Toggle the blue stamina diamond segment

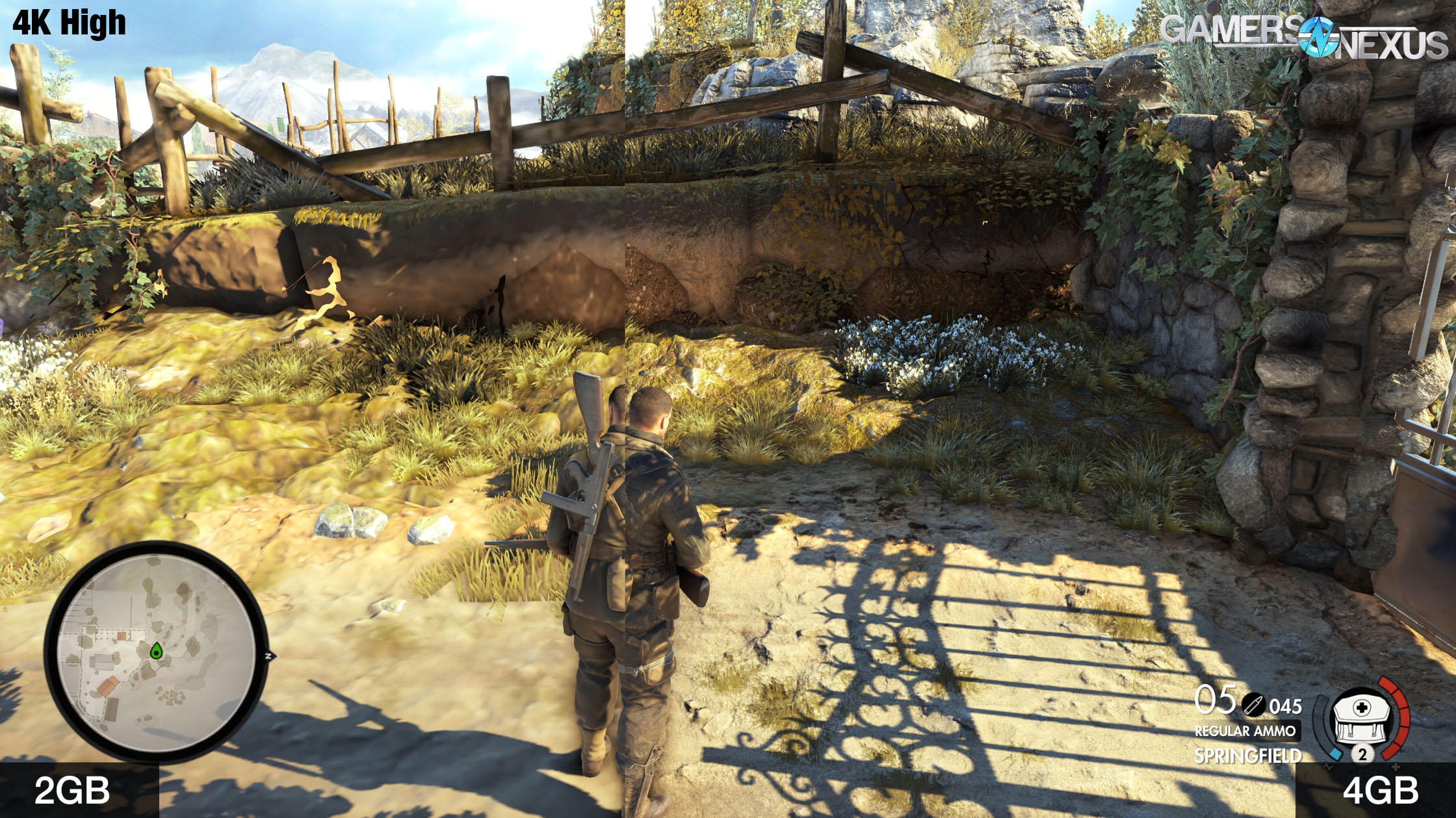1336,754
